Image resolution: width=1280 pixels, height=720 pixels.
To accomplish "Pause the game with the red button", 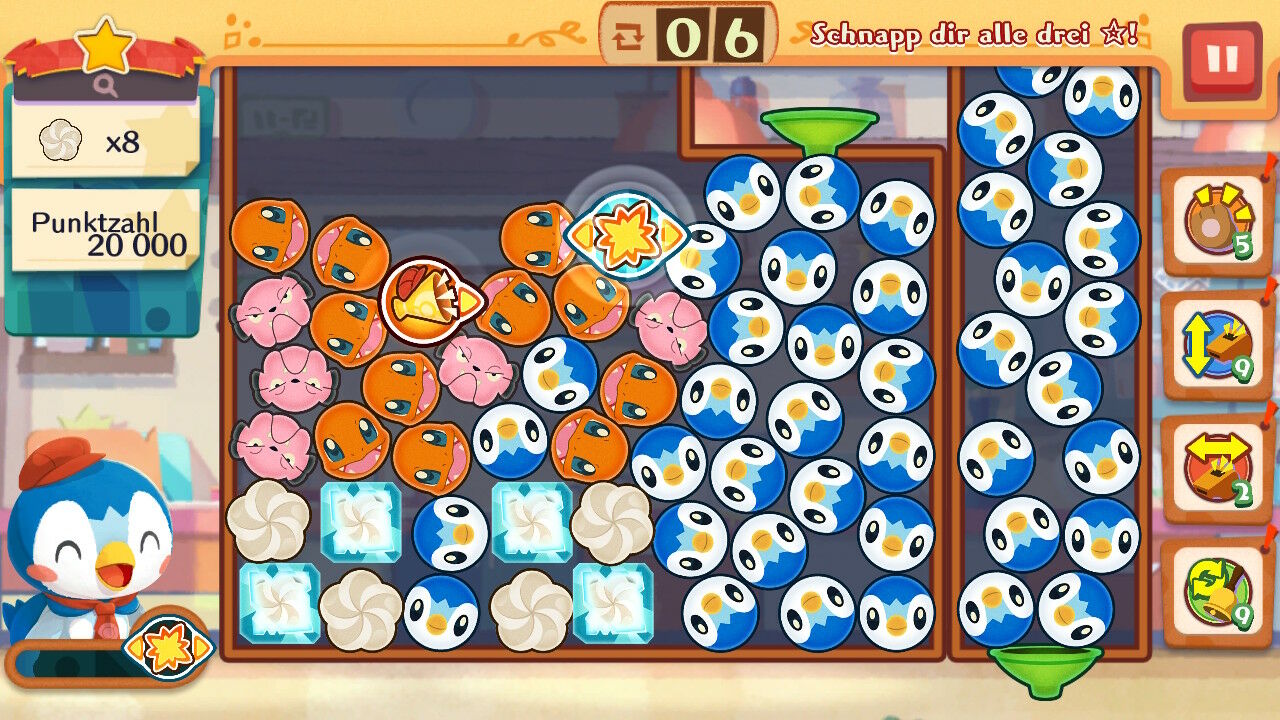I will [x=1221, y=61].
